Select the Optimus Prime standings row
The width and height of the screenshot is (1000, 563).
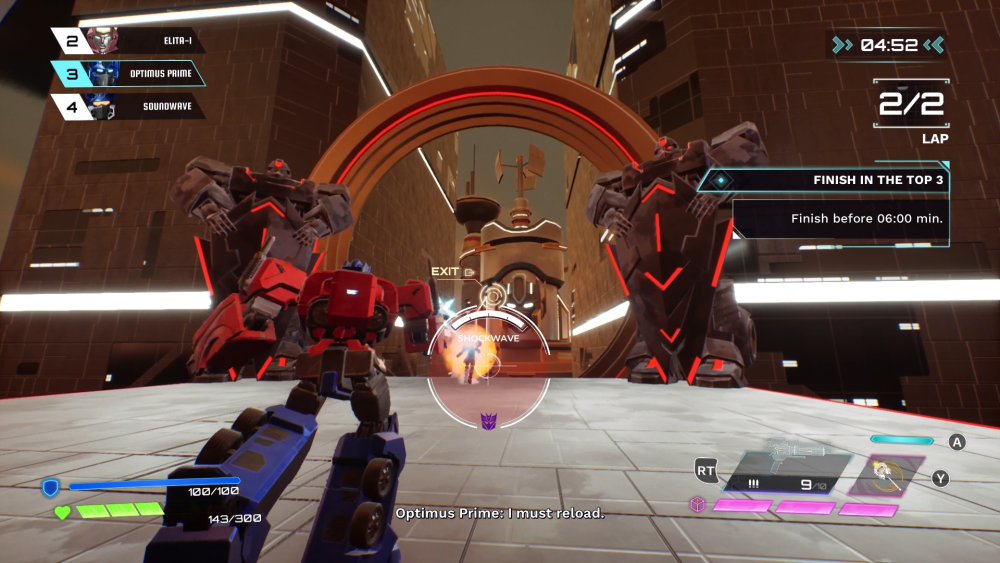[130, 74]
